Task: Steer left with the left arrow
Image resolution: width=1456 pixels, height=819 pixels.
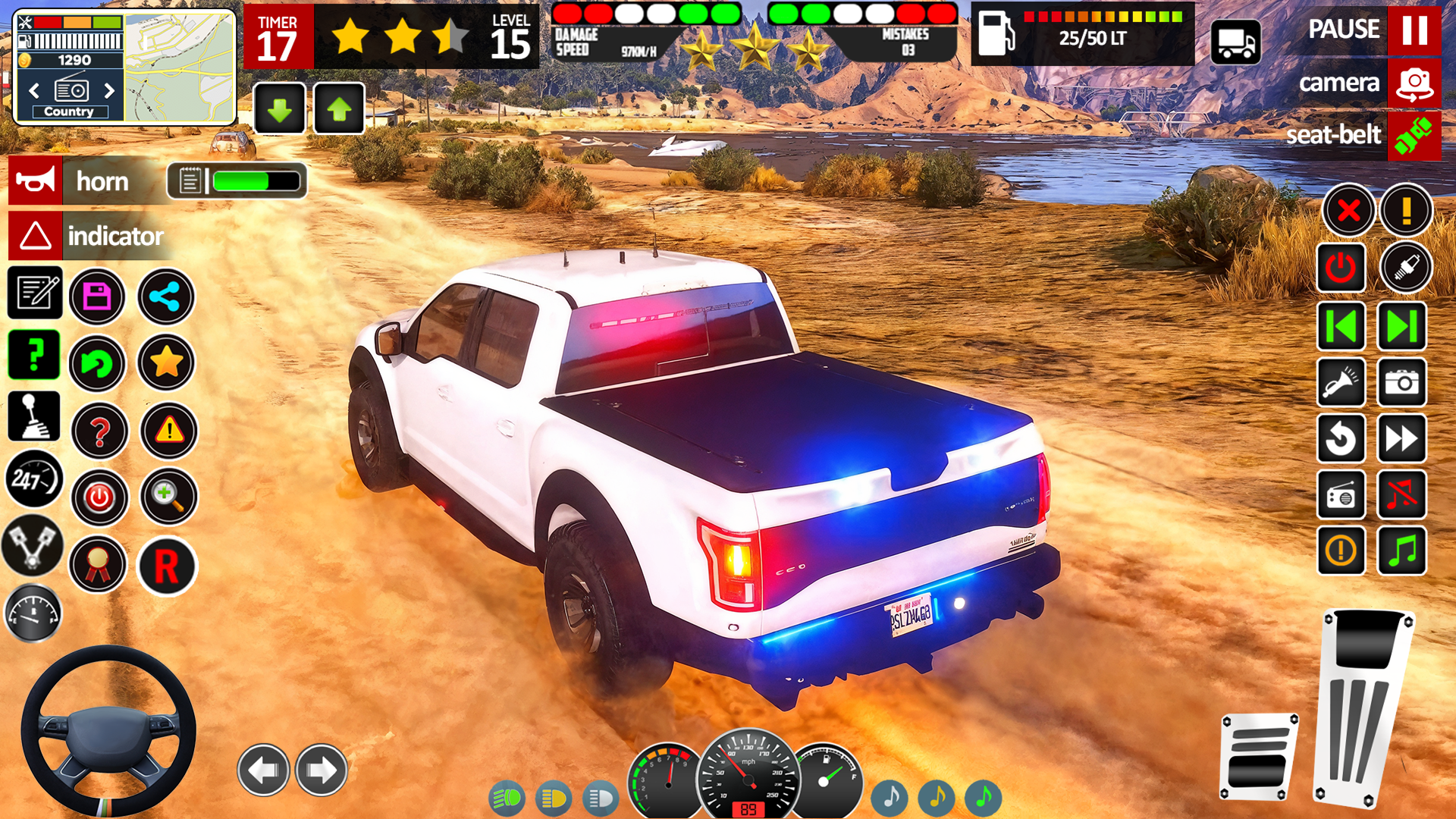Action: pyautogui.click(x=263, y=770)
